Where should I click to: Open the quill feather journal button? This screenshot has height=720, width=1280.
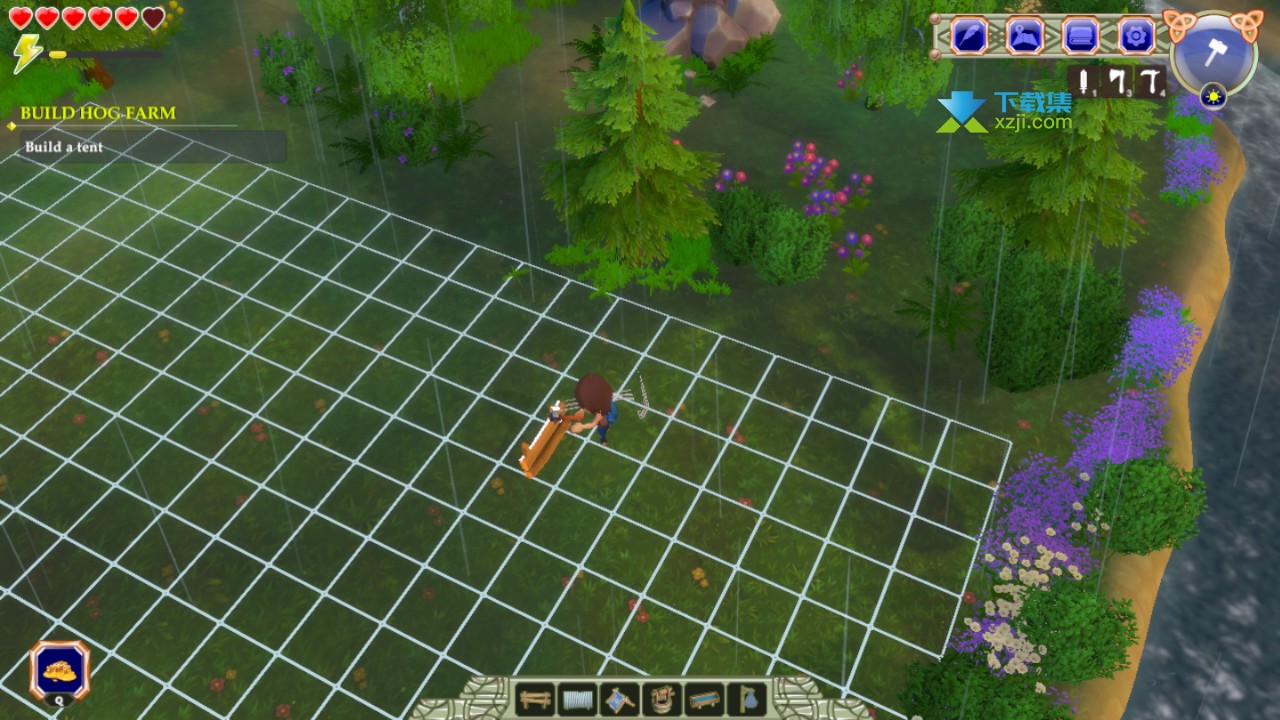[x=969, y=36]
